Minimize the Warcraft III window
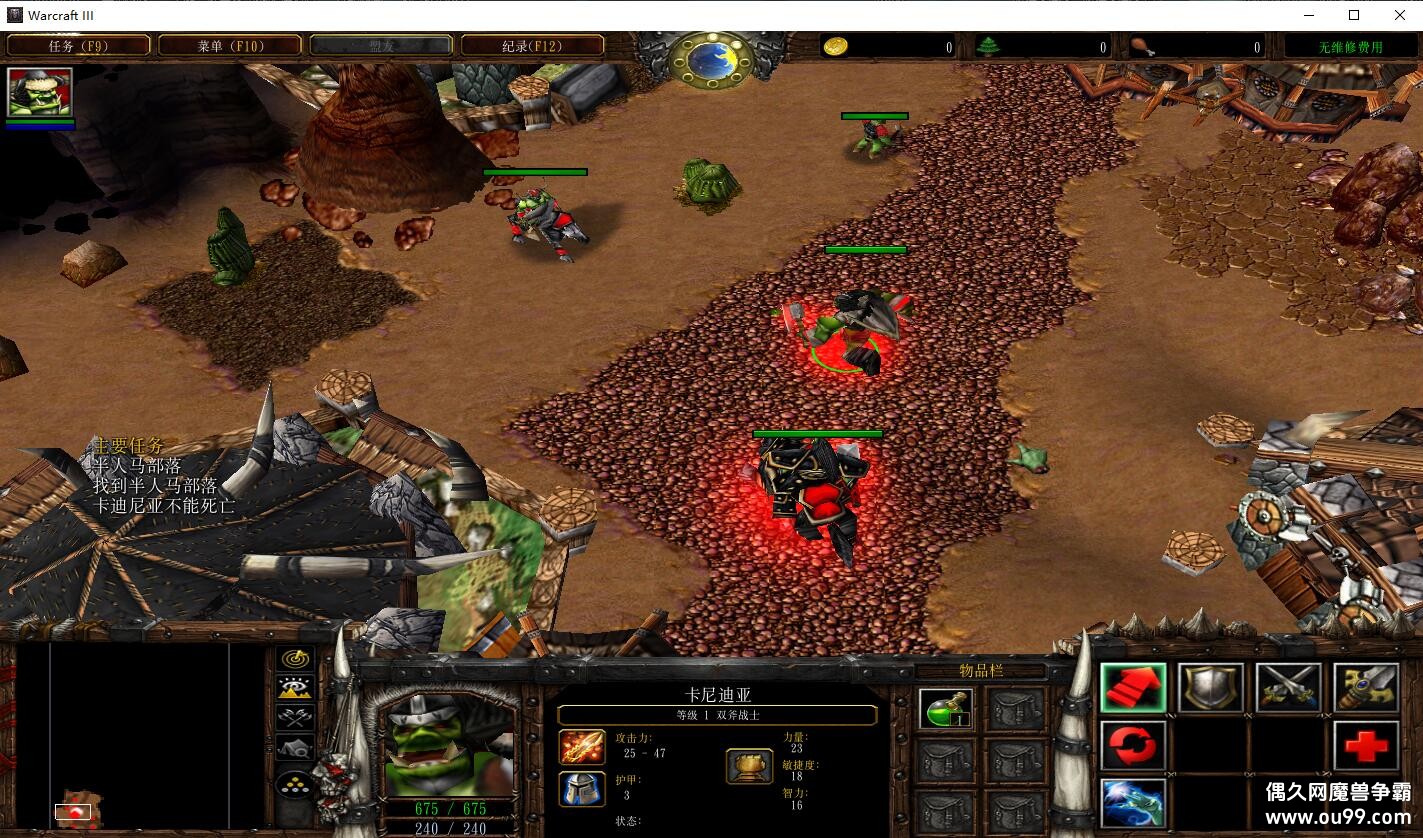The height and width of the screenshot is (838, 1423). [1309, 15]
